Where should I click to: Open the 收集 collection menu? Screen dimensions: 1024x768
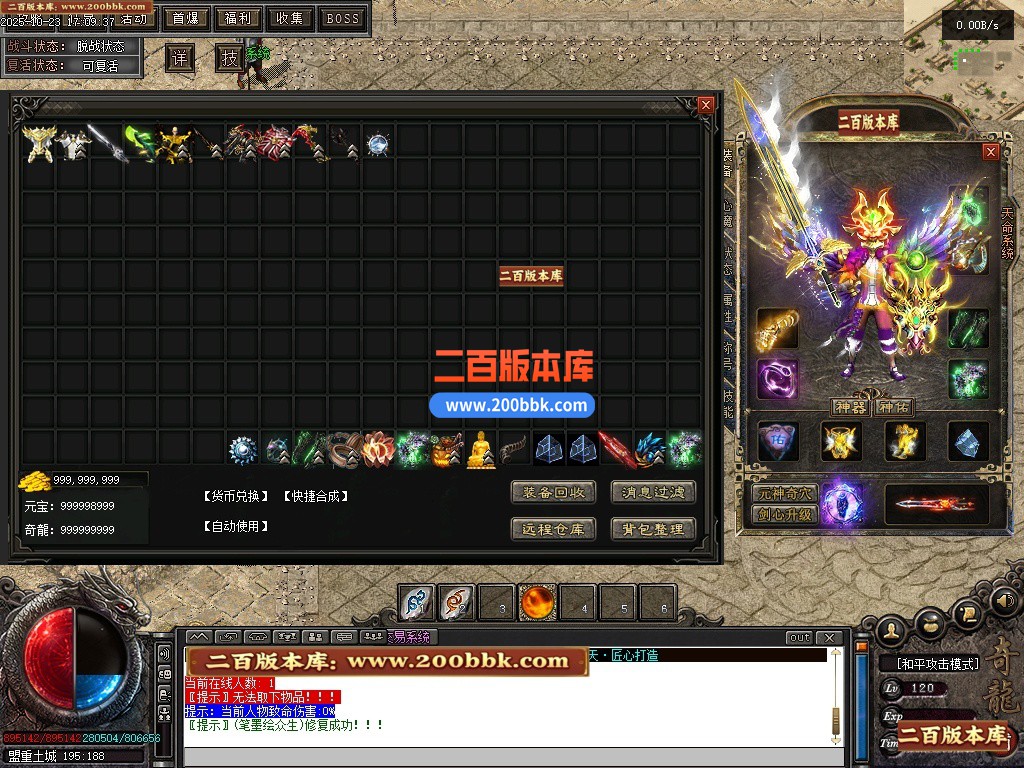point(290,18)
